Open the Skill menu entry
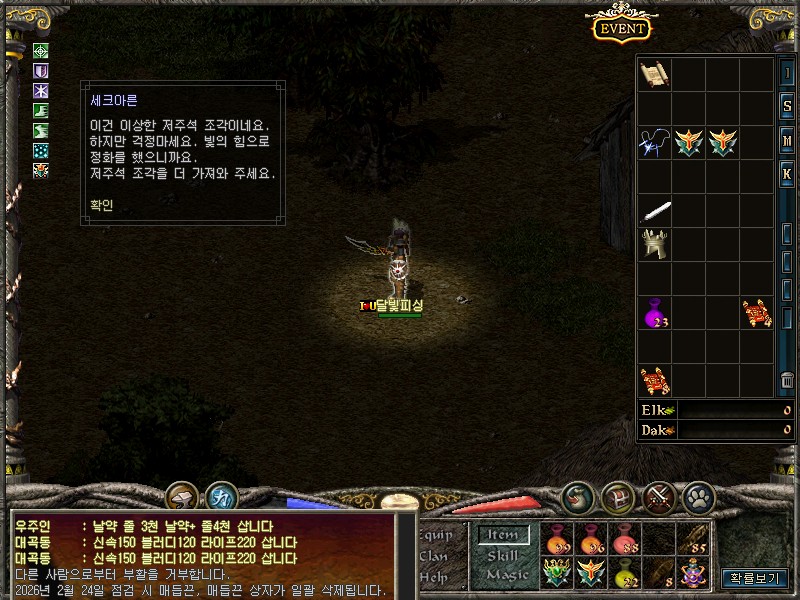The height and width of the screenshot is (600, 800). [x=502, y=555]
